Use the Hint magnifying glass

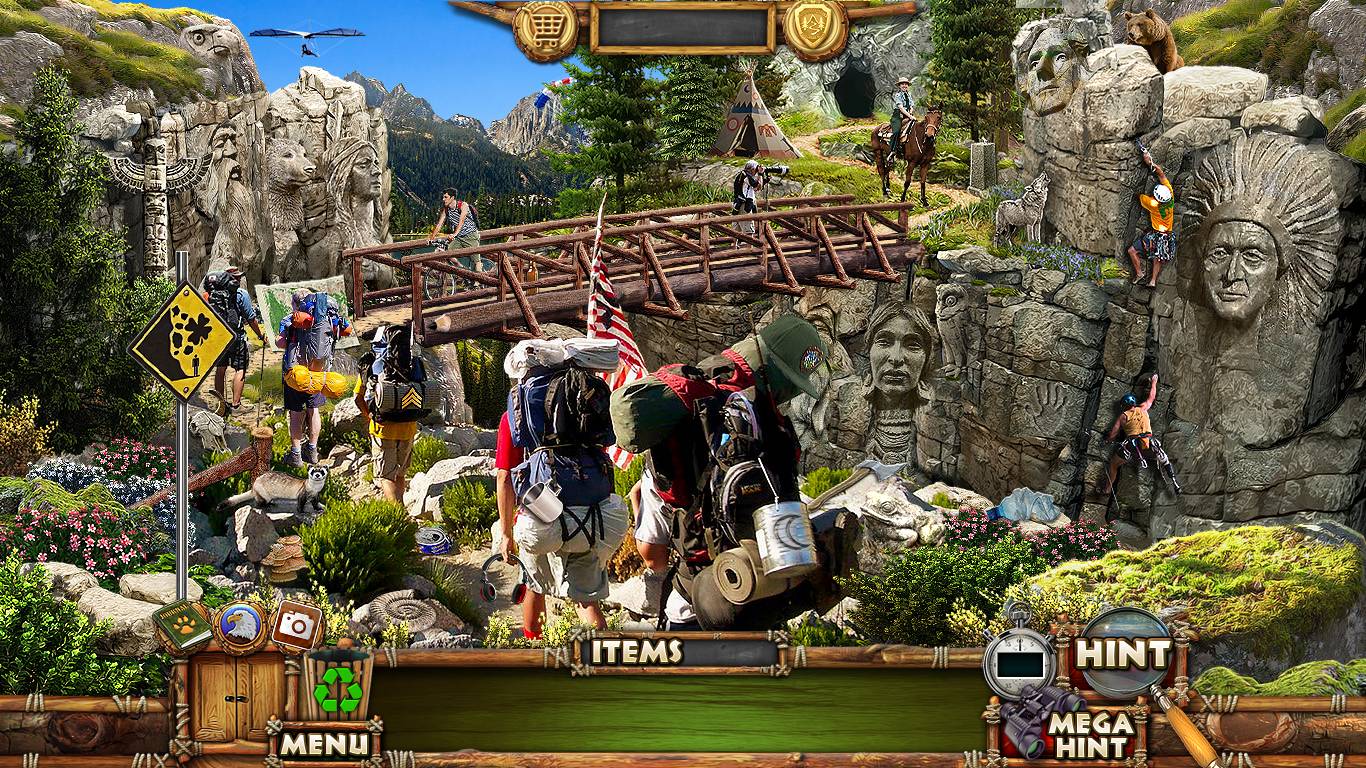click(x=1122, y=654)
